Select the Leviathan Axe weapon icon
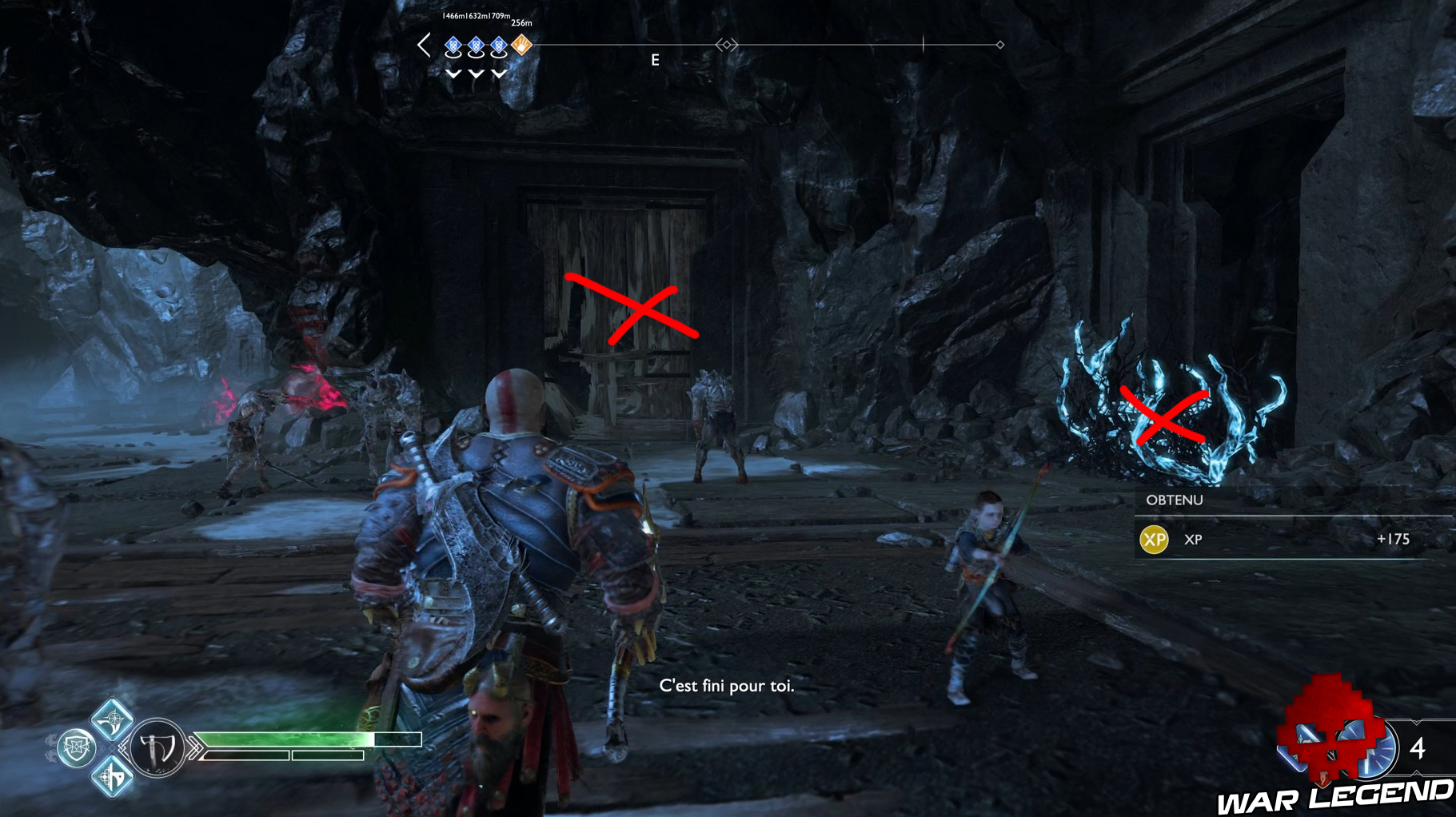Viewport: 1456px width, 817px height. pos(157,747)
